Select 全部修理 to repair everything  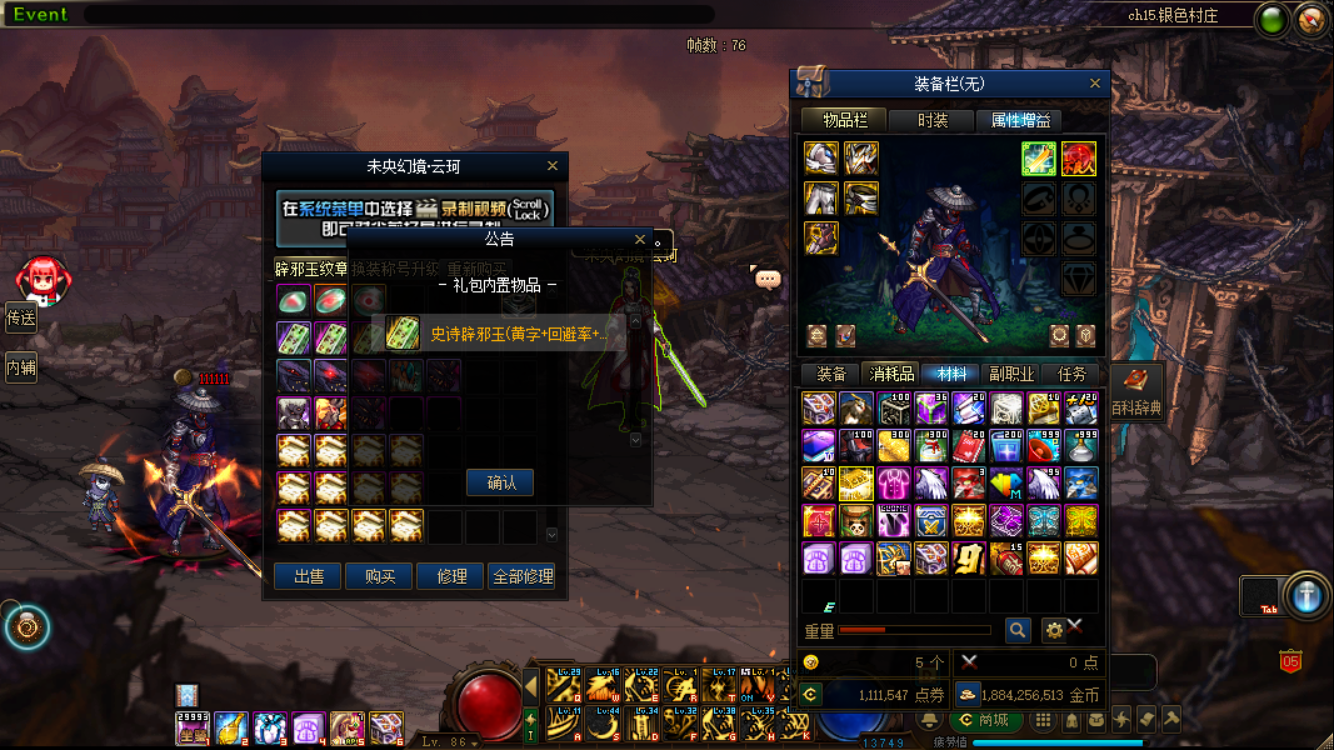point(522,577)
